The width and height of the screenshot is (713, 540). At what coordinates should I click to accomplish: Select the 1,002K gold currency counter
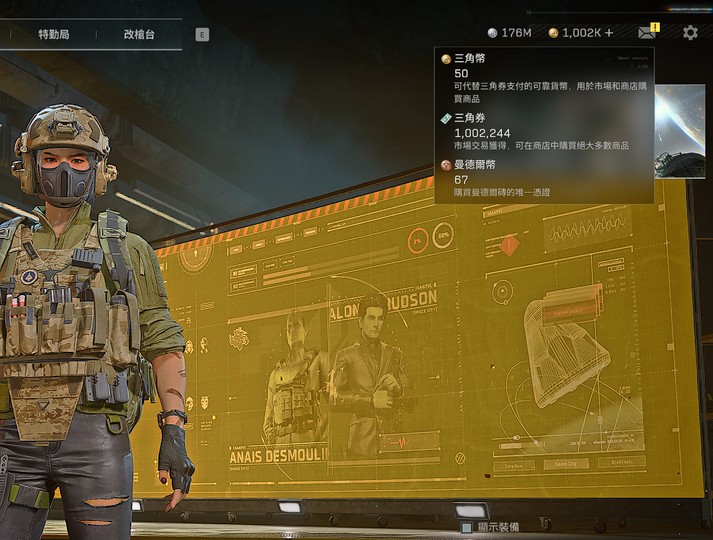[573, 33]
